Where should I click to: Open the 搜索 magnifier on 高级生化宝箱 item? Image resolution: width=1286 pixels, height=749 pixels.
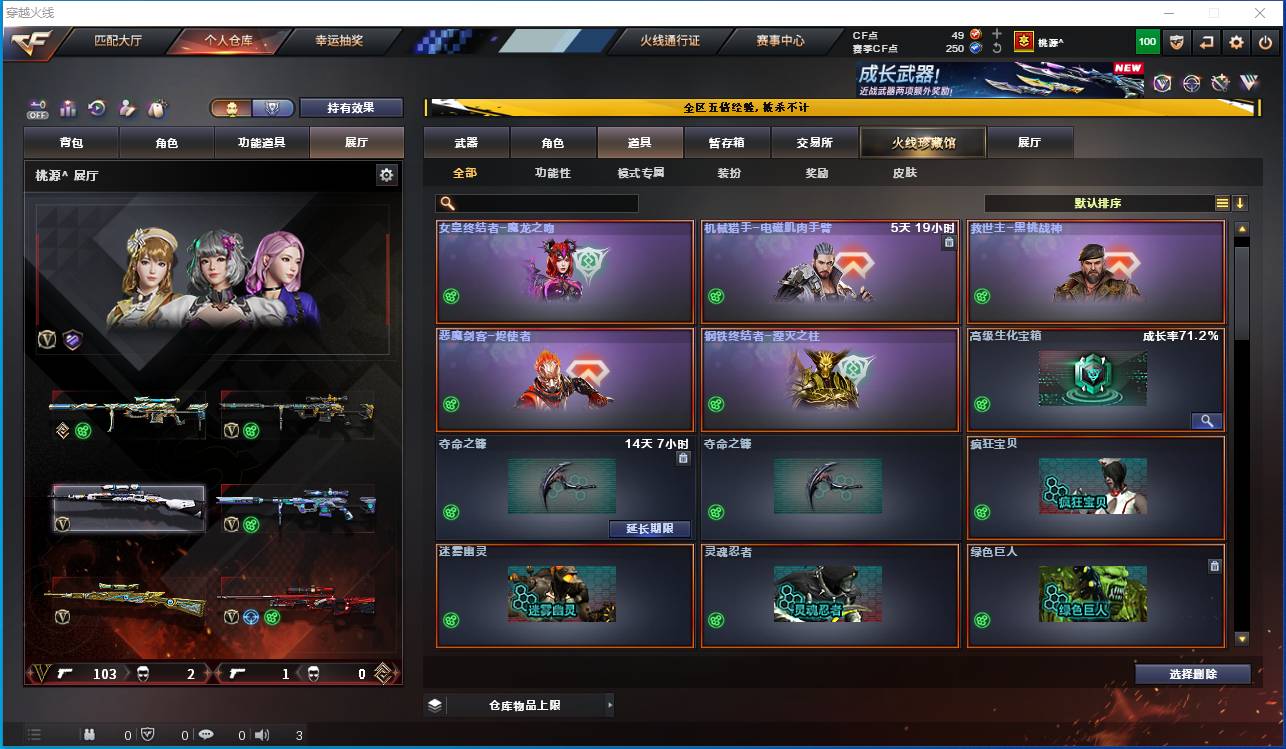pos(1206,421)
